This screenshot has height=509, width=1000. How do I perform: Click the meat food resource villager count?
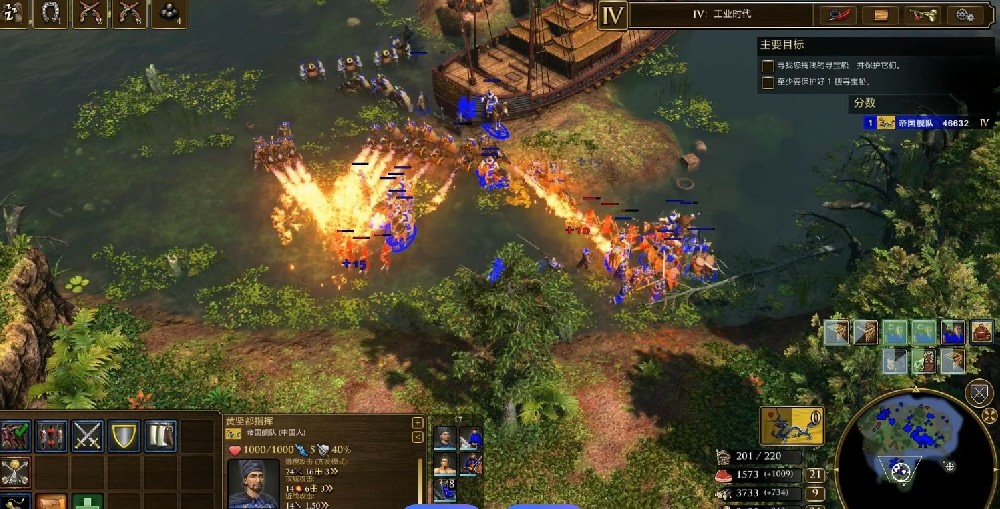[x=816, y=475]
